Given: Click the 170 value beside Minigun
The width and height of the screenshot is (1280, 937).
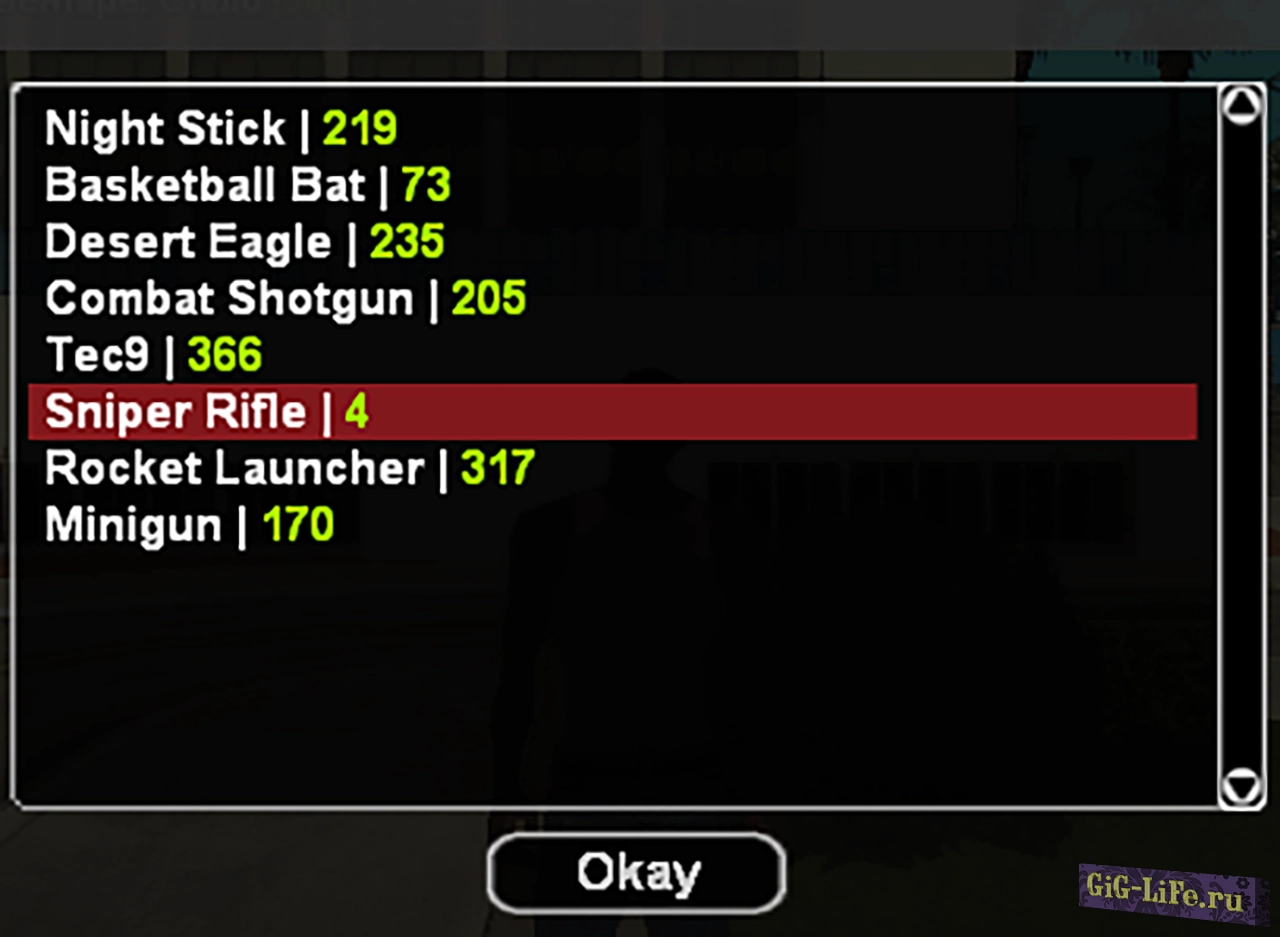Looking at the screenshot, I should [297, 524].
